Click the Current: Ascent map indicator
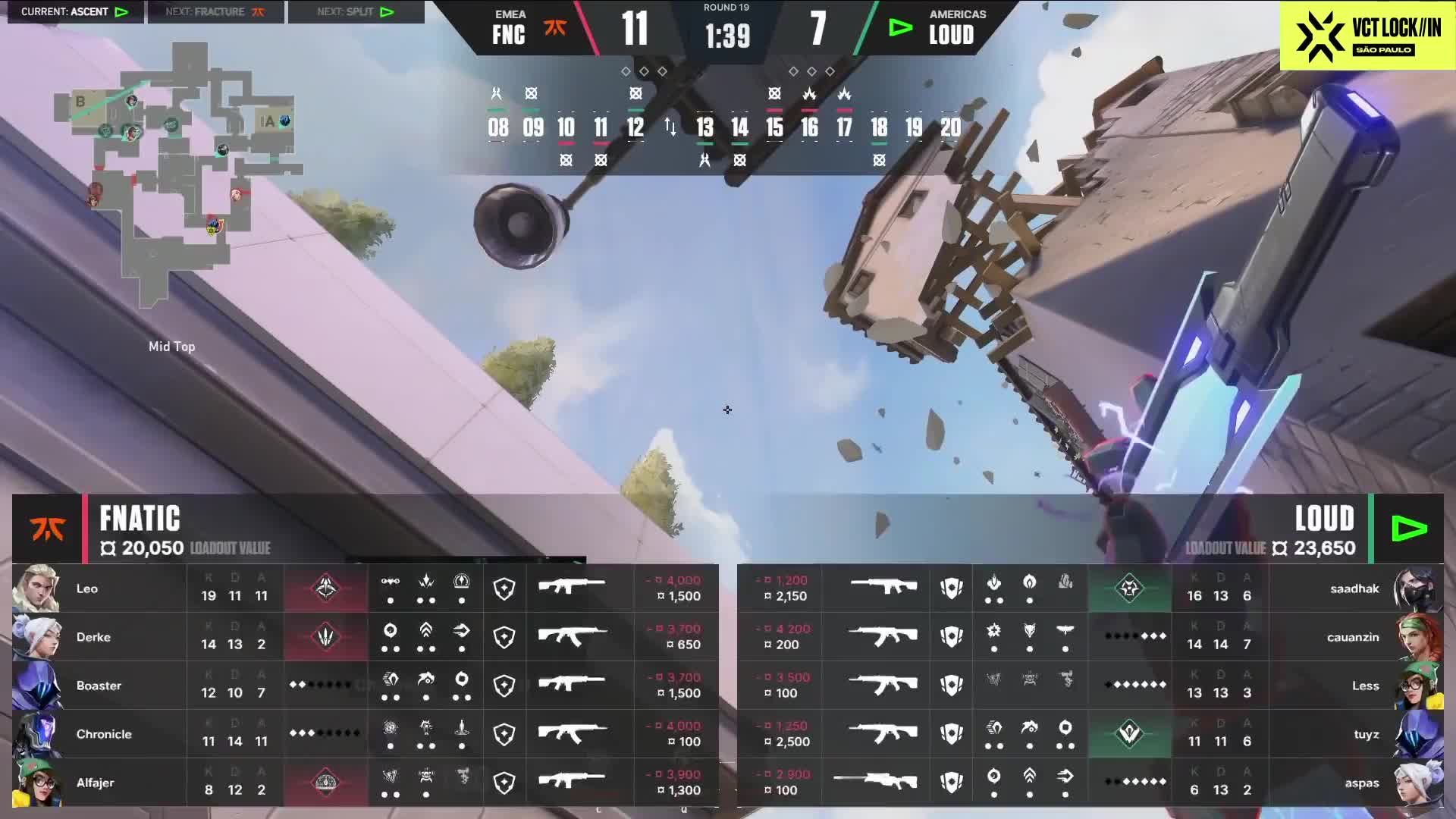The width and height of the screenshot is (1456, 819). tap(75, 12)
